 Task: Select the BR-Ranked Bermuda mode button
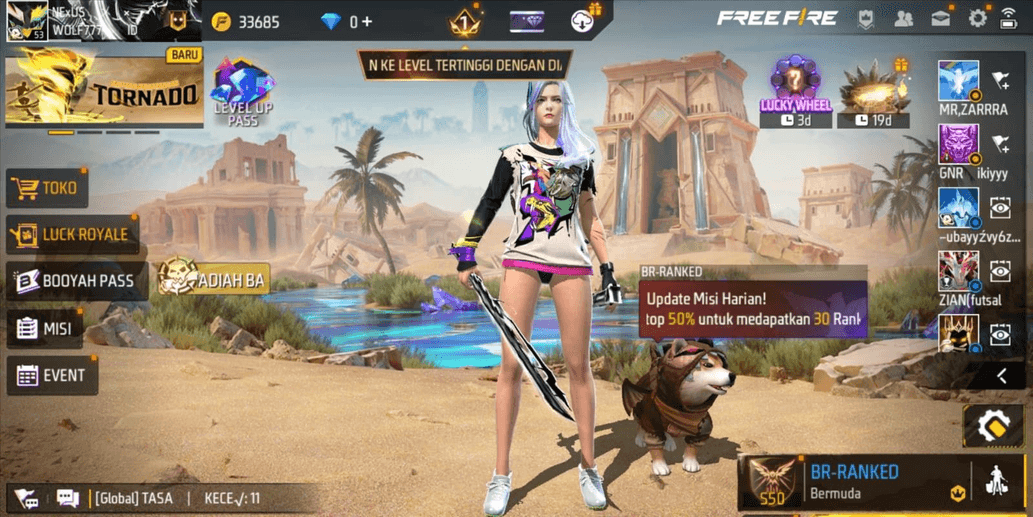(x=855, y=480)
